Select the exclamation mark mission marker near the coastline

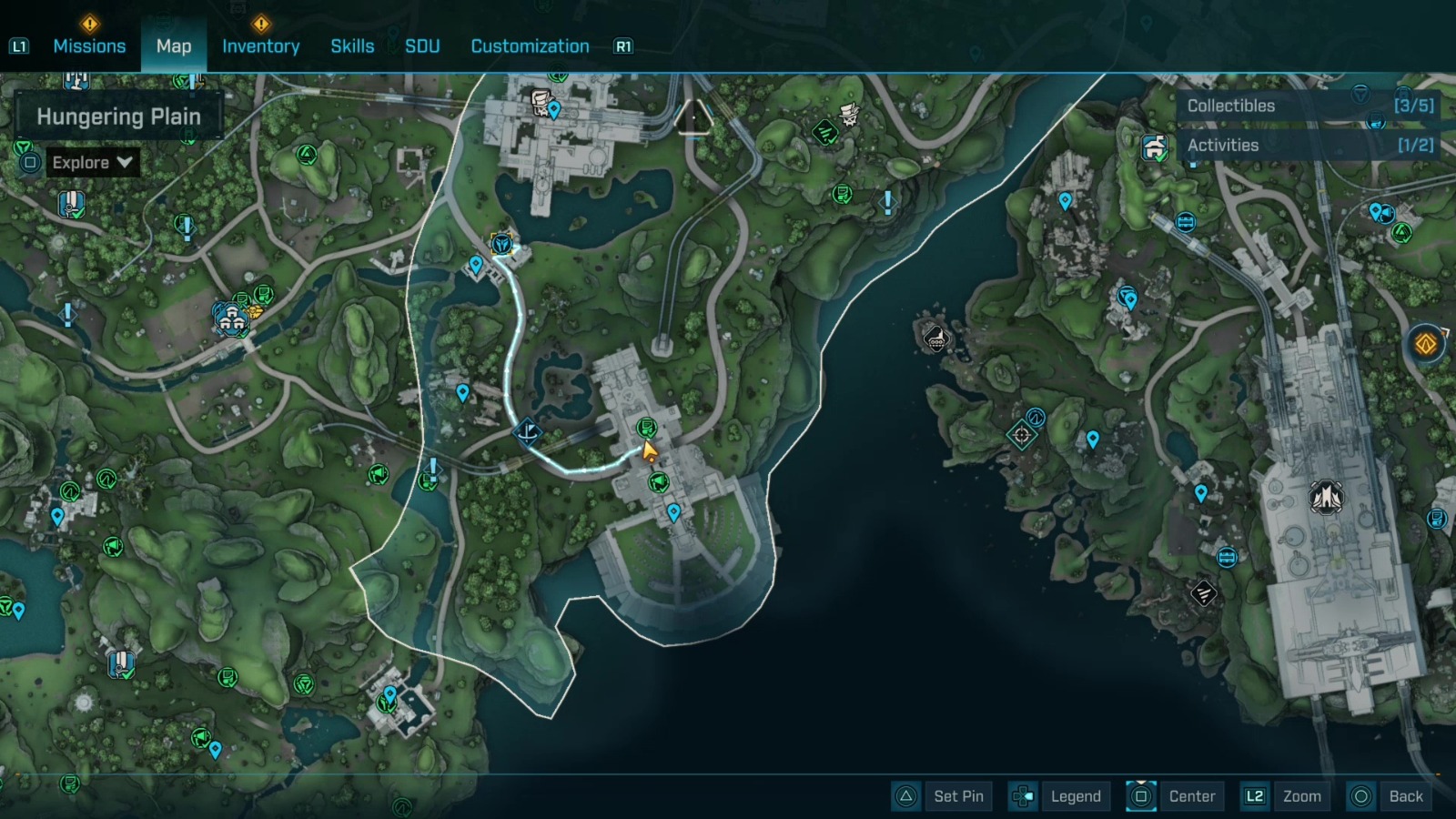pos(887,202)
